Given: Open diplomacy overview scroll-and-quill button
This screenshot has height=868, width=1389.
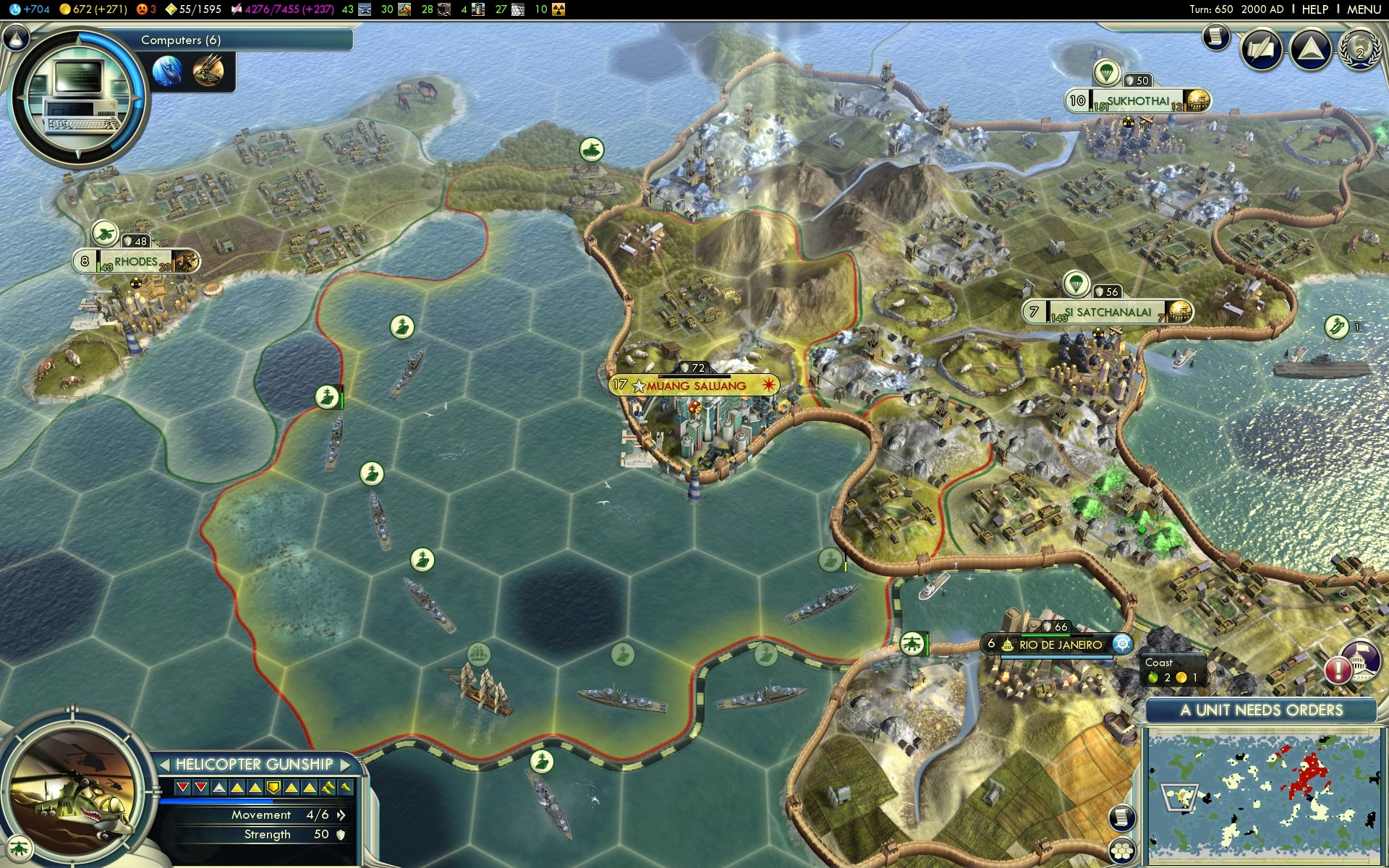Looking at the screenshot, I should (1262, 49).
